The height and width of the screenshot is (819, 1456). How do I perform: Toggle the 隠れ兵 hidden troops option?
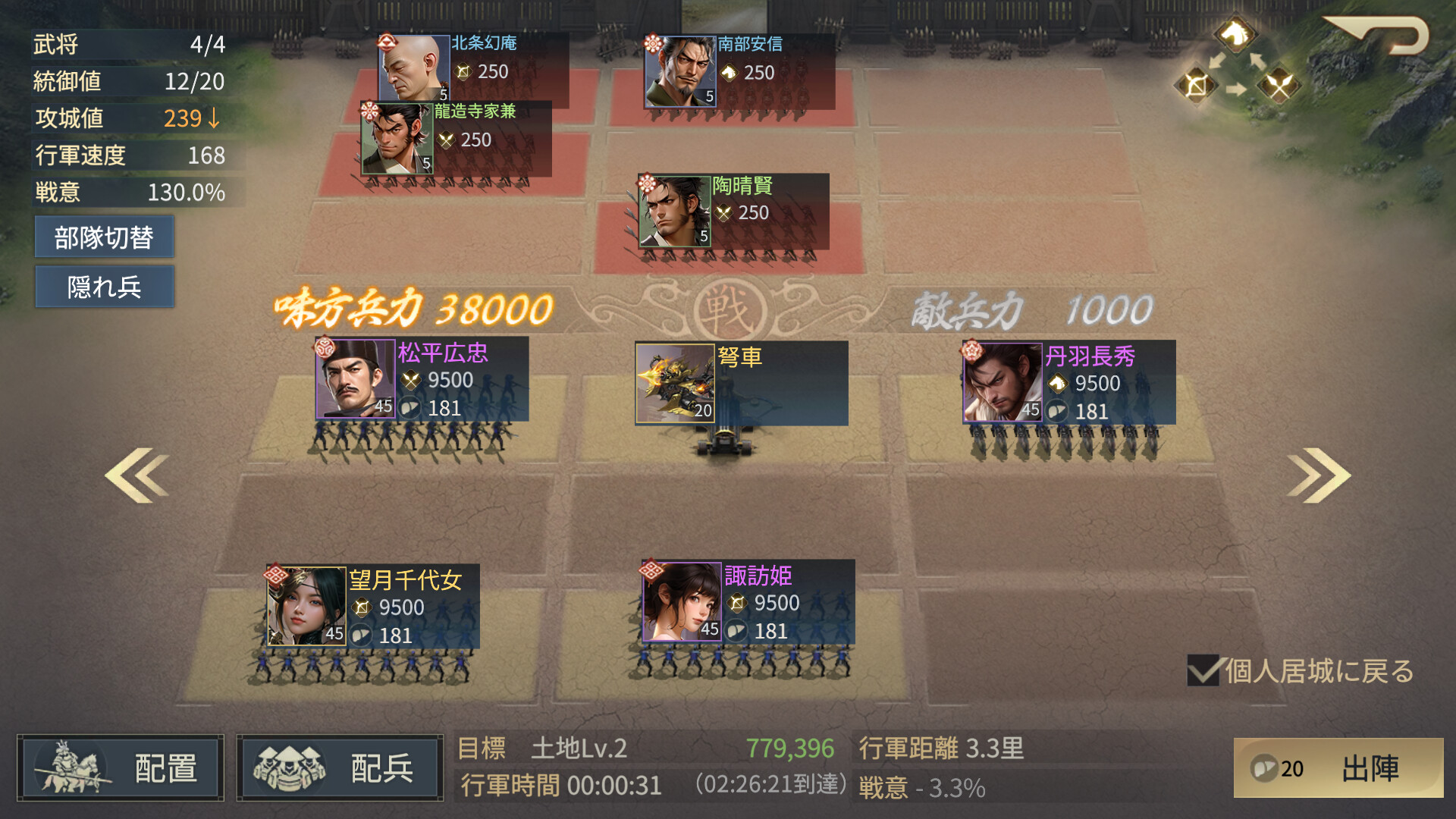point(104,287)
